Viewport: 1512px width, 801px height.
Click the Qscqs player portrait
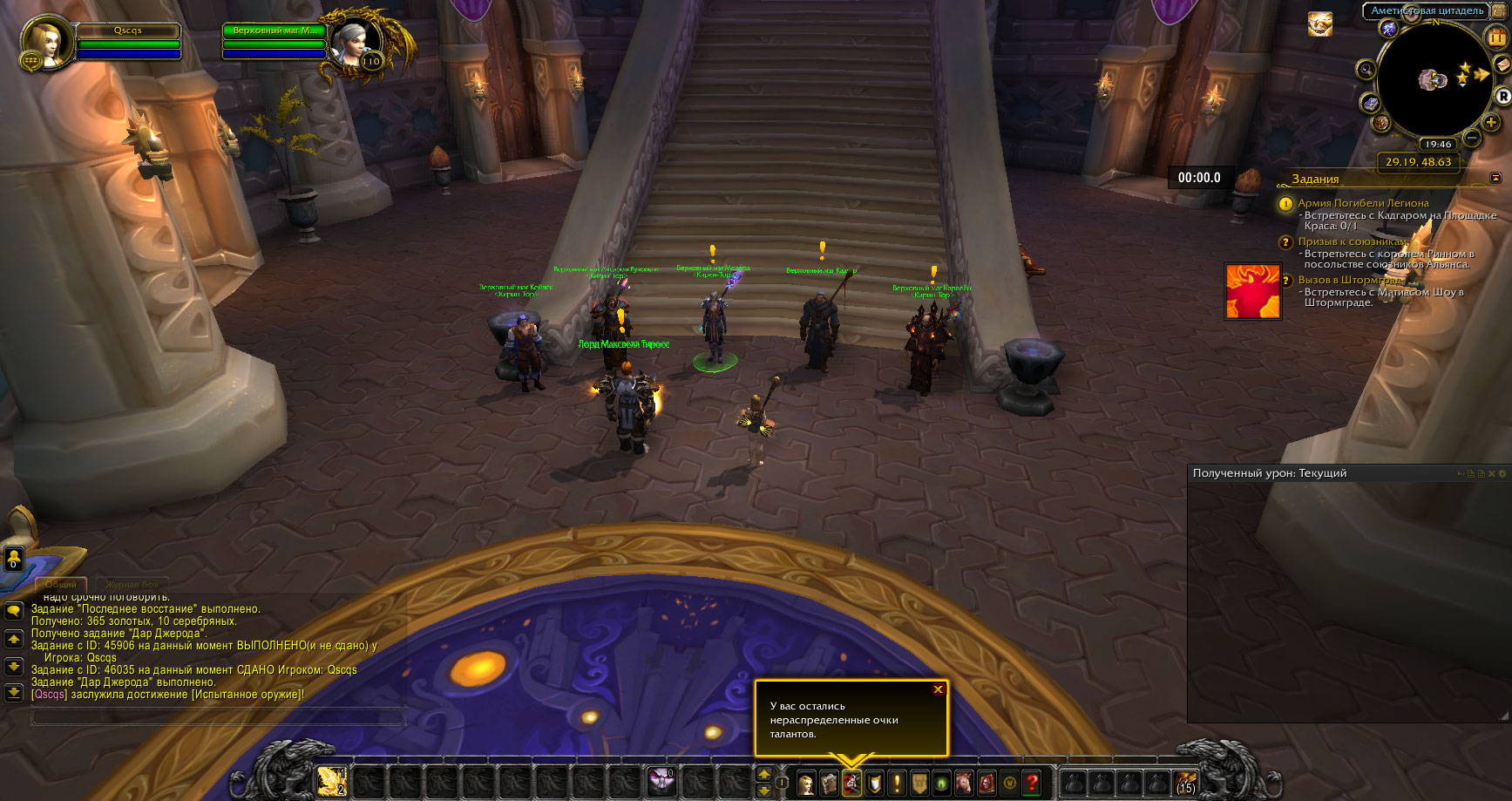pos(44,42)
